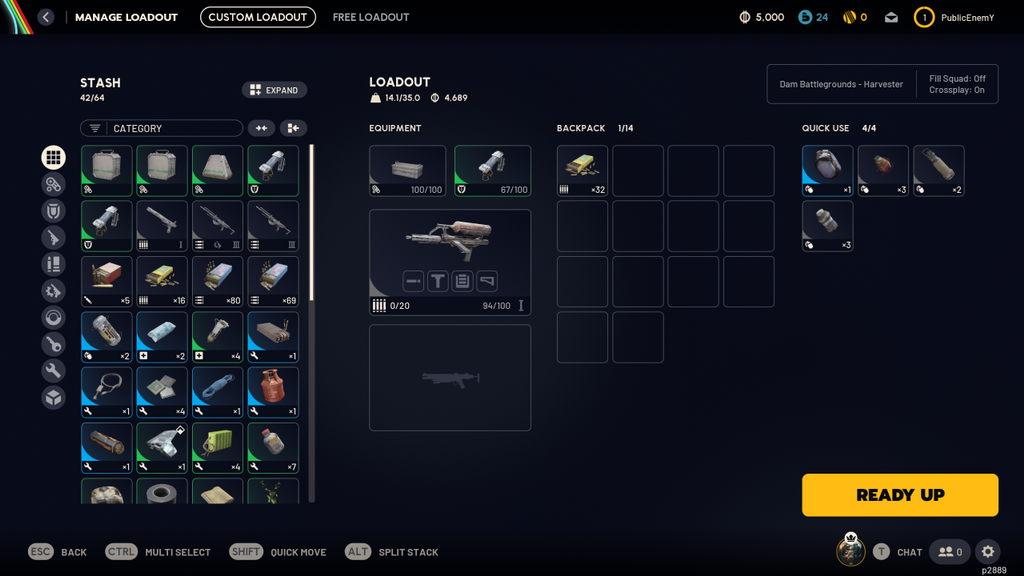Select the equipped shield at 67/100
The height and width of the screenshot is (576, 1024).
493,170
